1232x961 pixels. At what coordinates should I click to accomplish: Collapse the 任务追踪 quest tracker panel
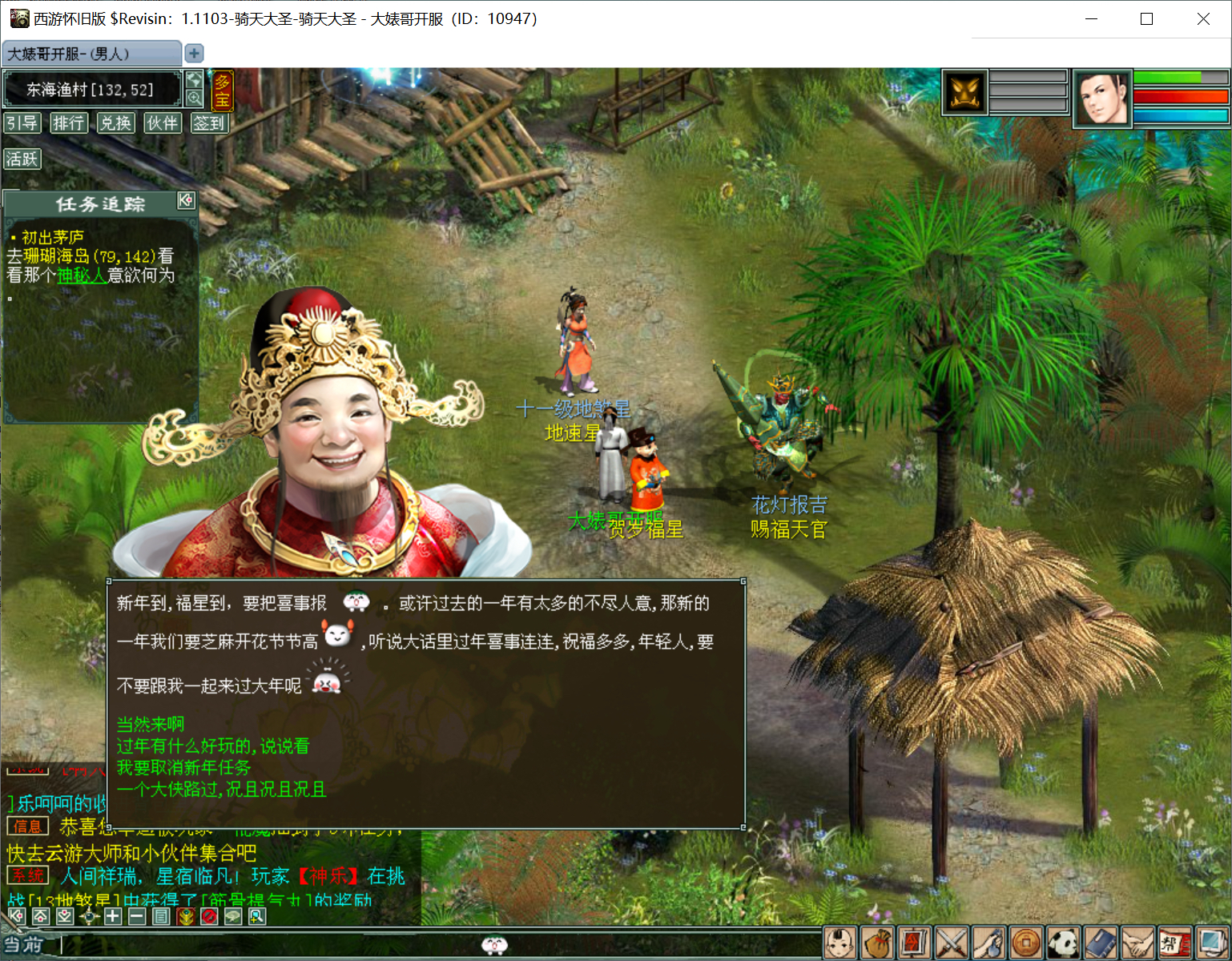pyautogui.click(x=187, y=202)
